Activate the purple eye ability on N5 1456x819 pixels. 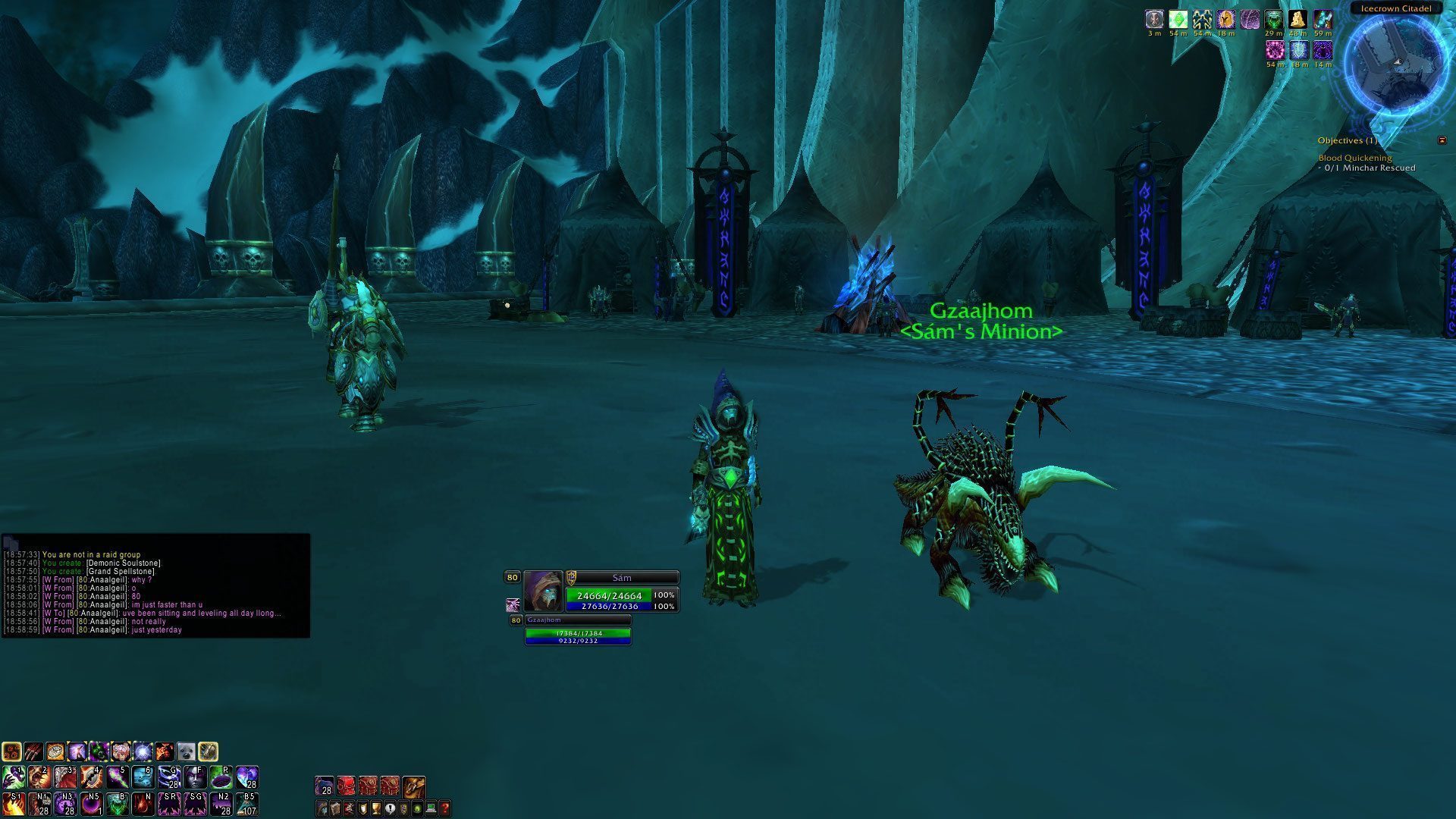pos(92,803)
